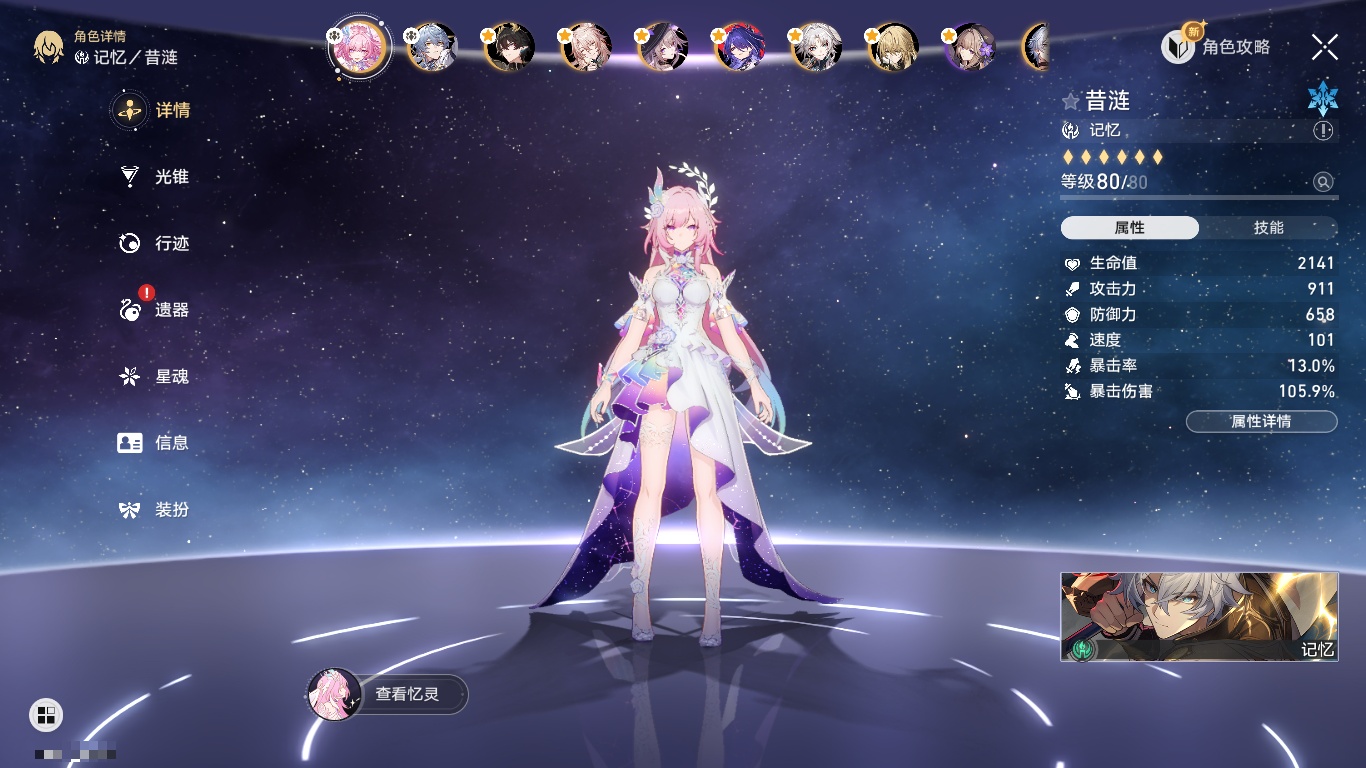Click the level magnifier preview icon
This screenshot has width=1366, height=768.
tap(1323, 182)
